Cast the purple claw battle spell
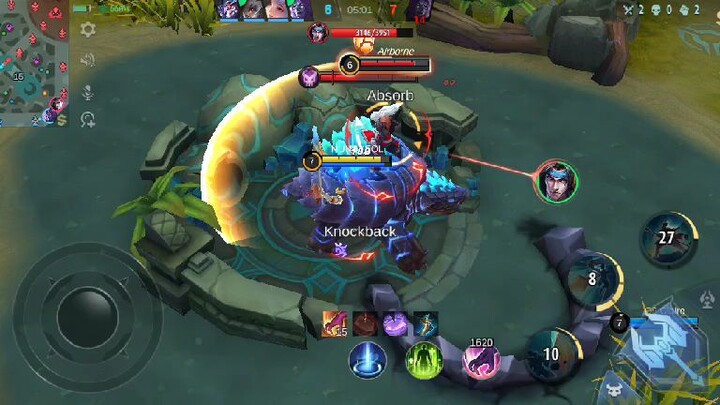The height and width of the screenshot is (405, 720). tap(481, 359)
